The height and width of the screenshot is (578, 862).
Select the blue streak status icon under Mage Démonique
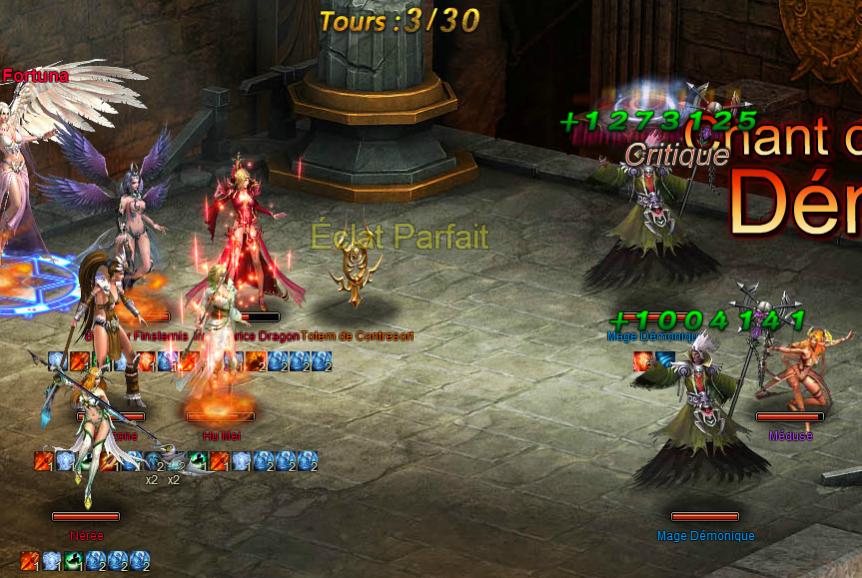pyautogui.click(x=665, y=360)
